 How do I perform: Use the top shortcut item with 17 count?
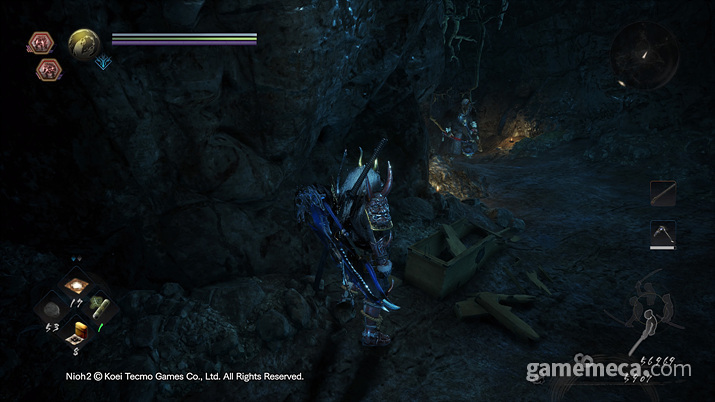pos(76,286)
